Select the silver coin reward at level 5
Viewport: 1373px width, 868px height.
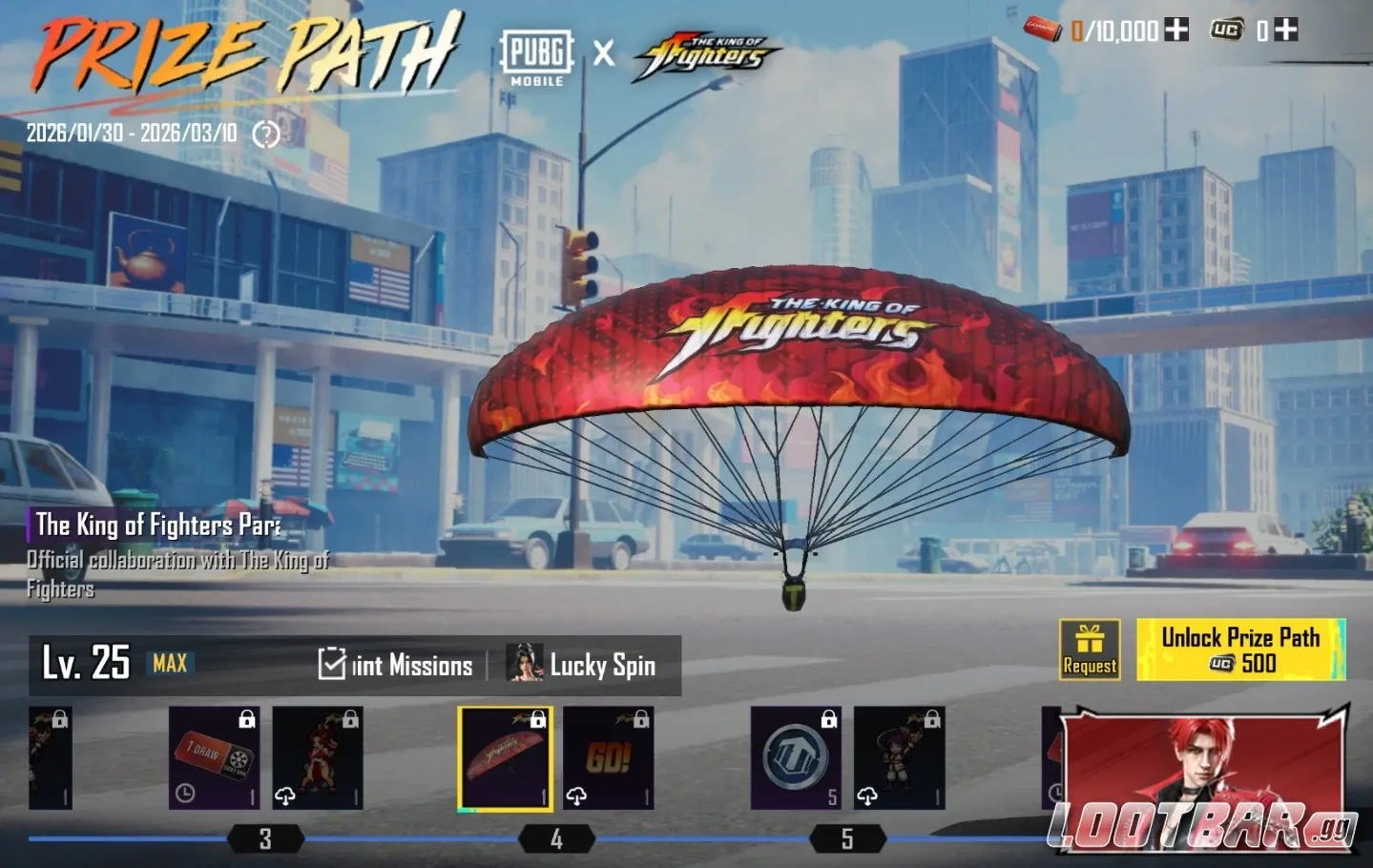coord(795,757)
